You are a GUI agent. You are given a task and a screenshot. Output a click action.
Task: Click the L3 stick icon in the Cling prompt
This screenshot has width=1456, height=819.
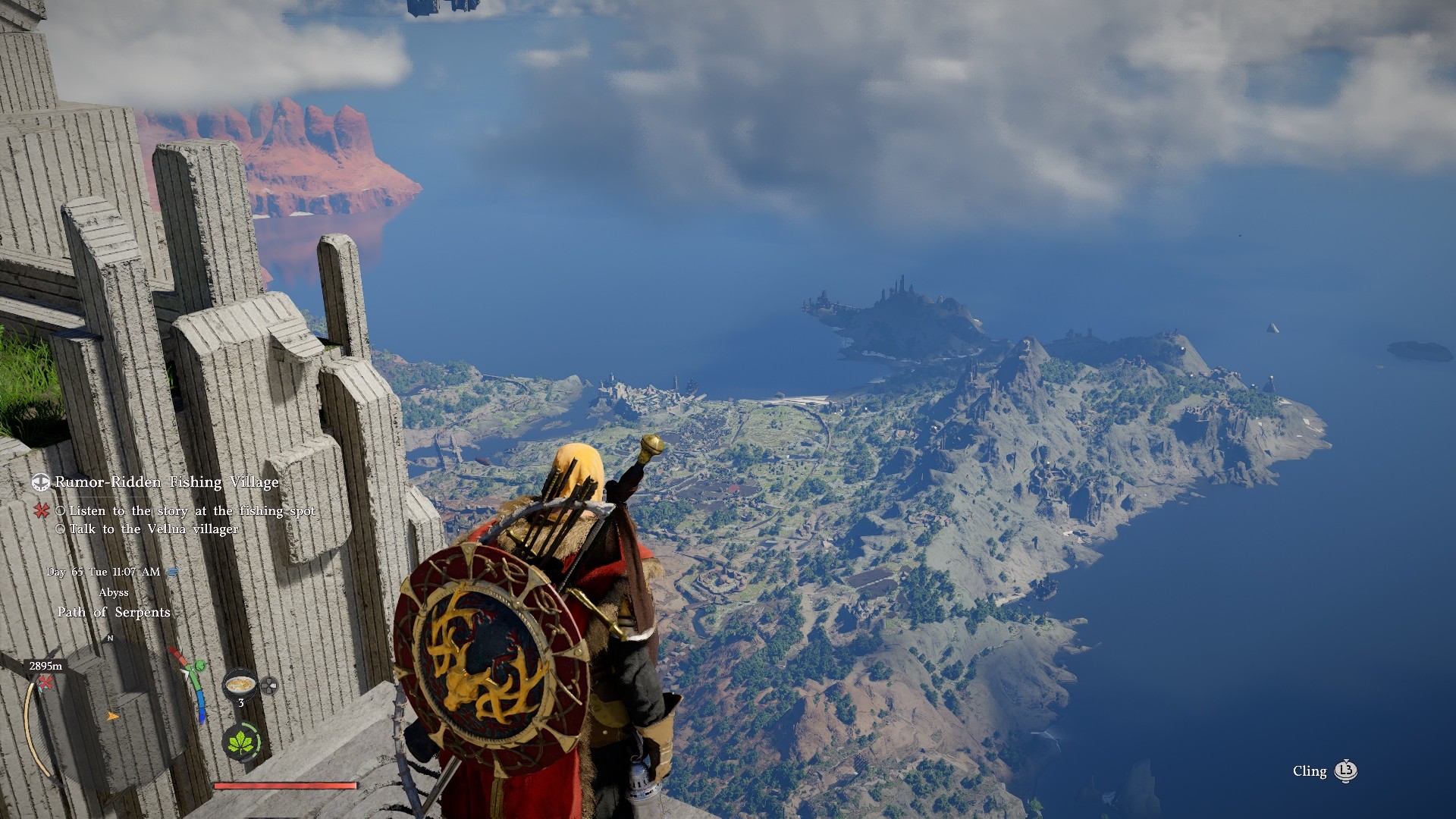pos(1345,772)
